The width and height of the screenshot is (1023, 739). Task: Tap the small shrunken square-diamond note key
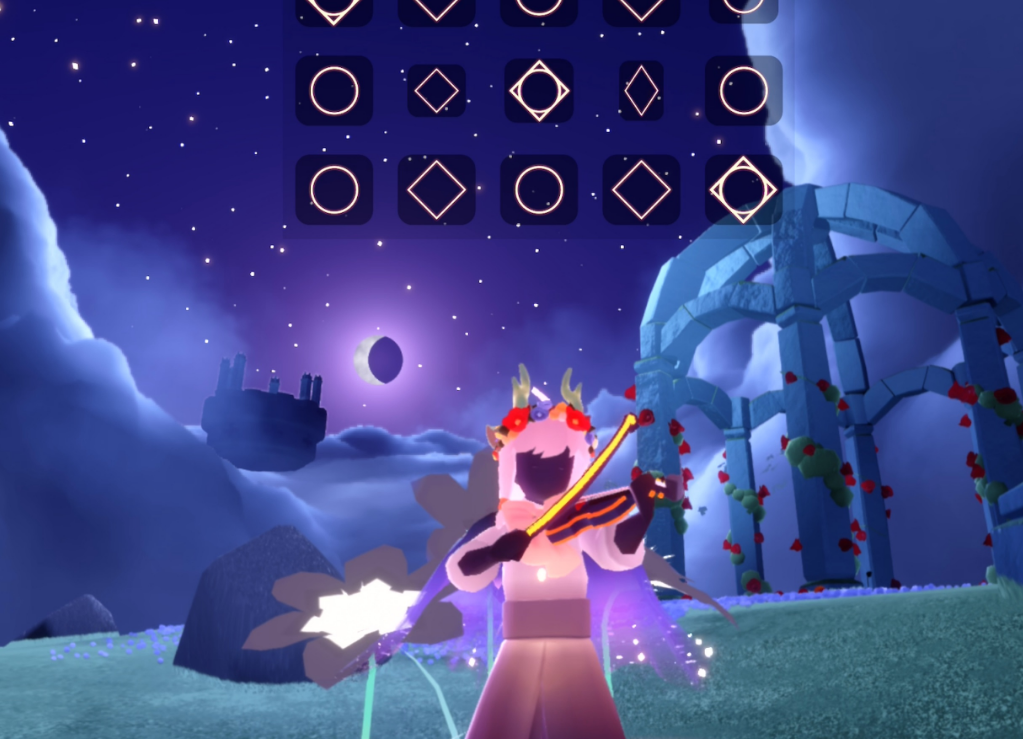[x=436, y=91]
